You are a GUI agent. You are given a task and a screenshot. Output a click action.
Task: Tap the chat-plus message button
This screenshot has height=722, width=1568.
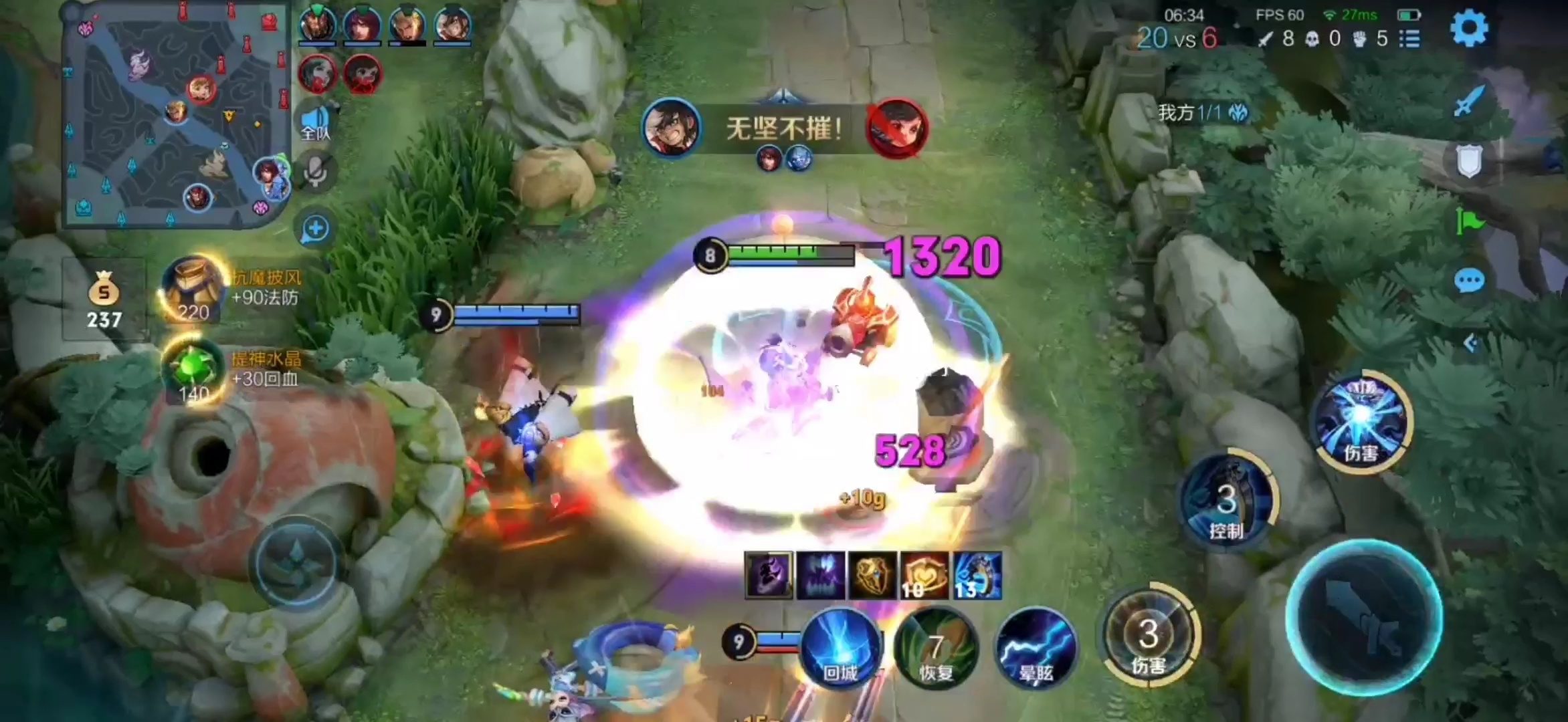(315, 229)
